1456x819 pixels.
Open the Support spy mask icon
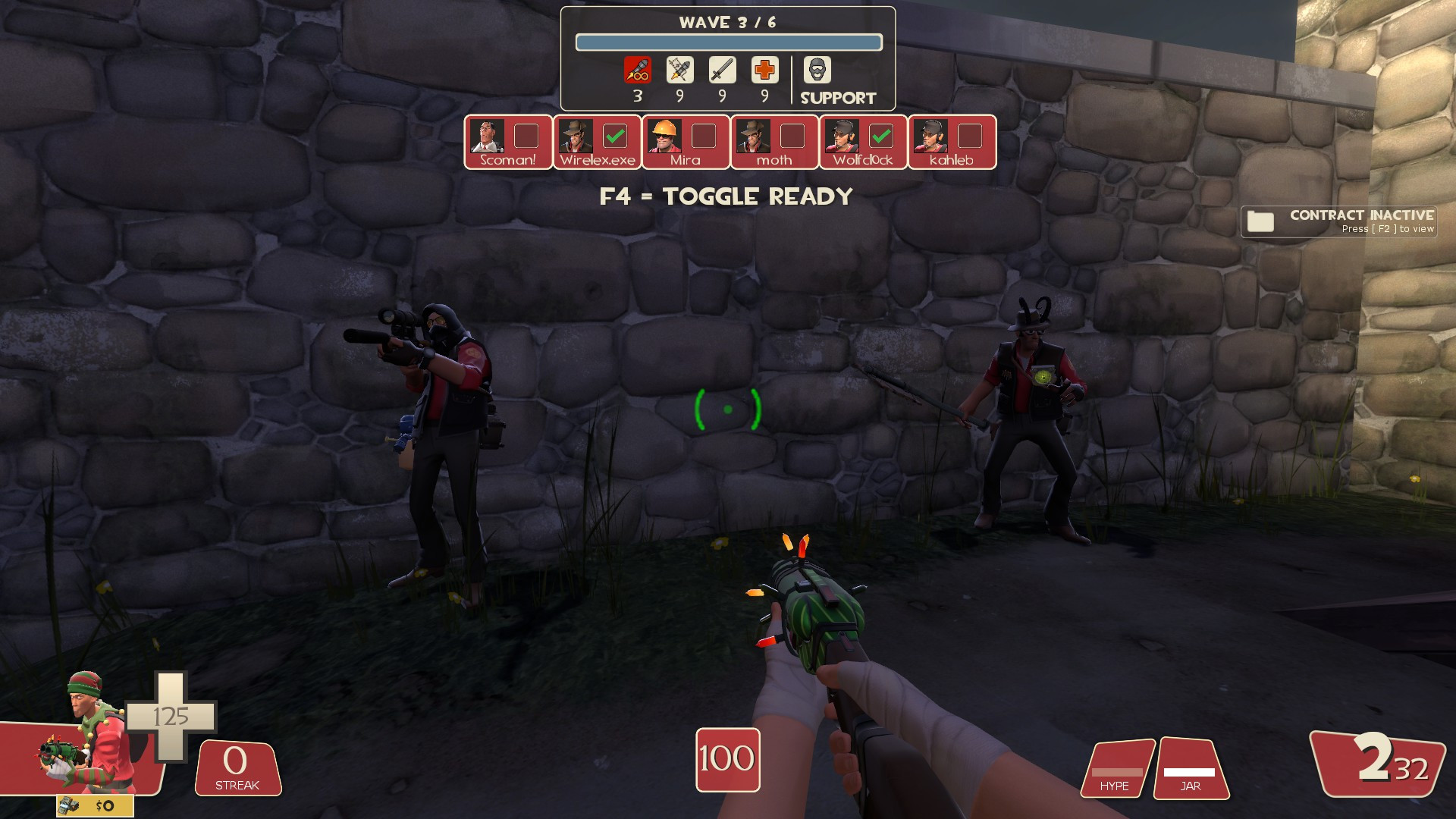tap(815, 70)
